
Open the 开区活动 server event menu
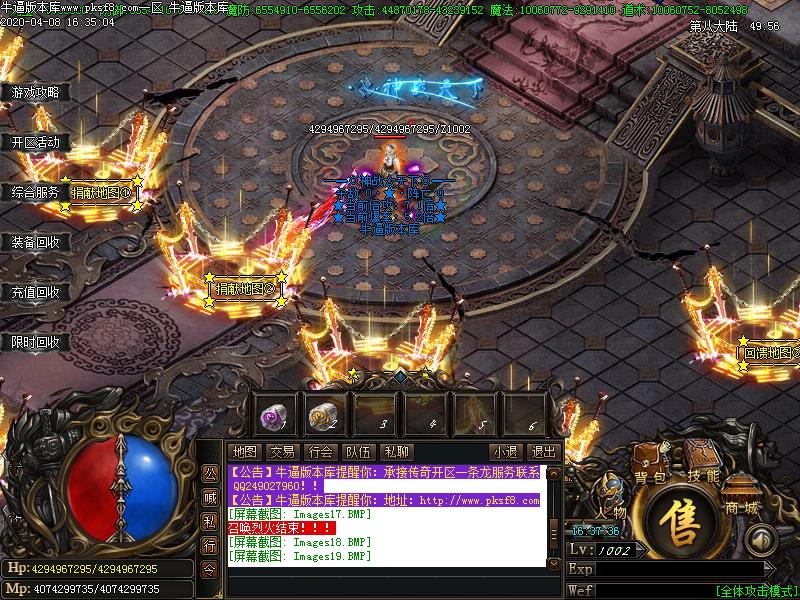click(x=36, y=142)
